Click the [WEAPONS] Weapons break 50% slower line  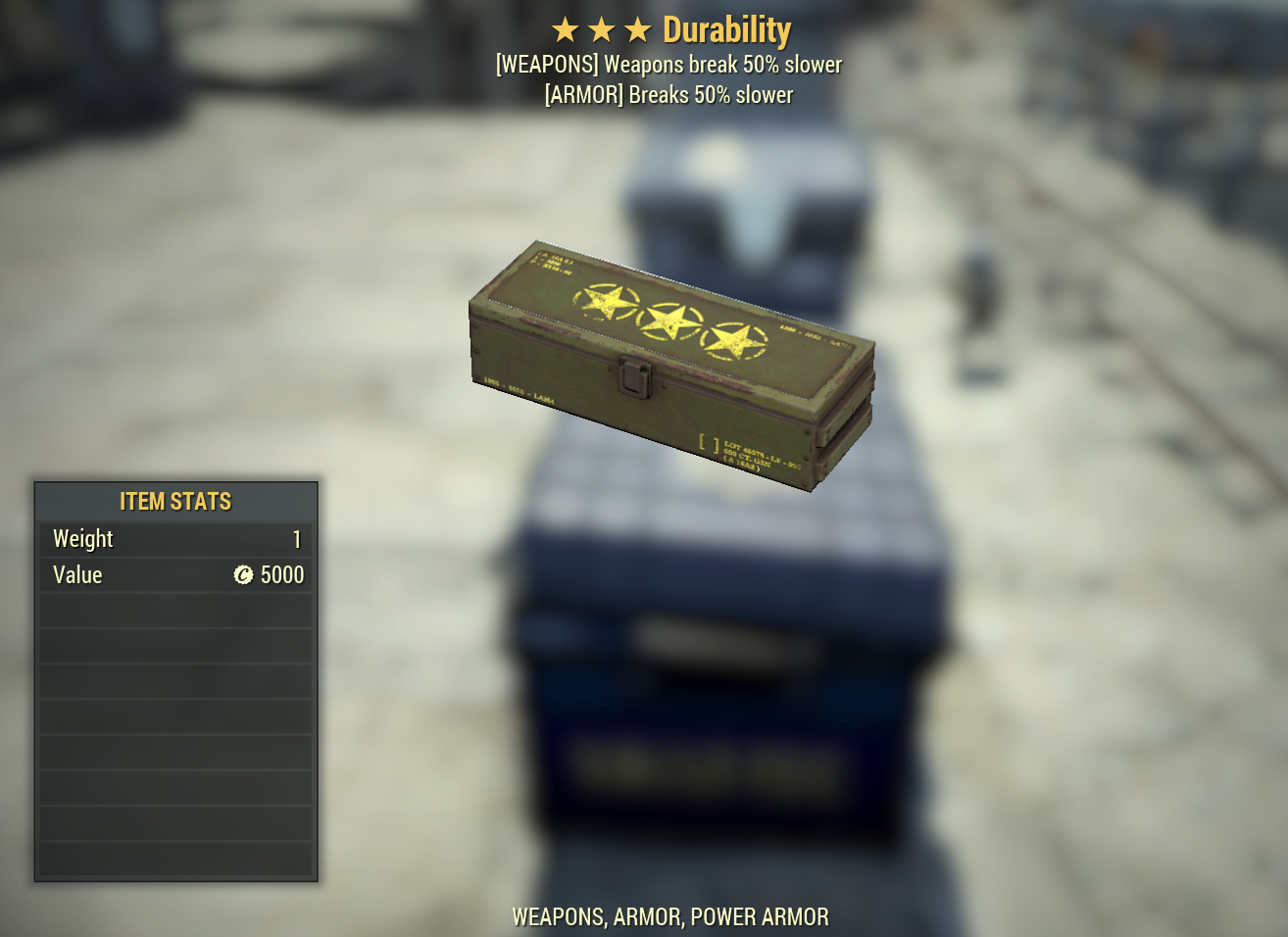point(670,65)
